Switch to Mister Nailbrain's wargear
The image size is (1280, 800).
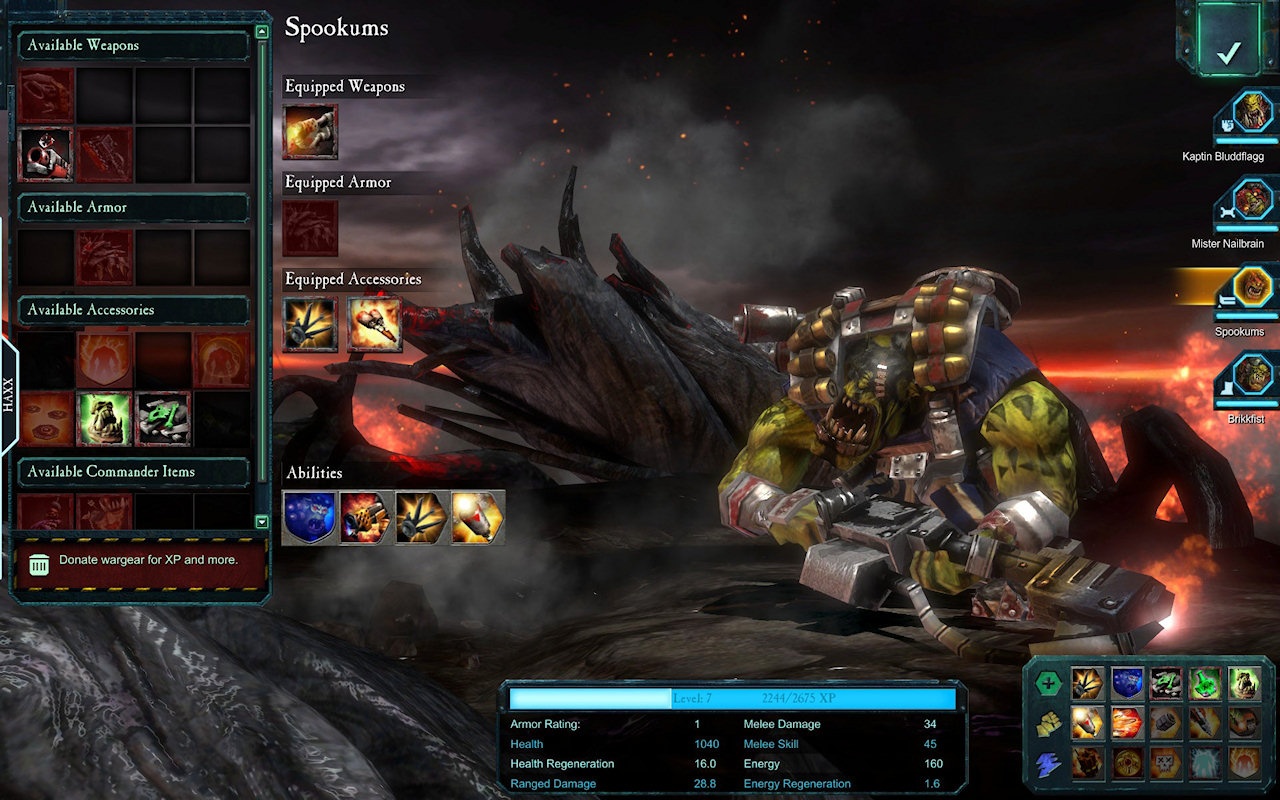(x=1252, y=200)
